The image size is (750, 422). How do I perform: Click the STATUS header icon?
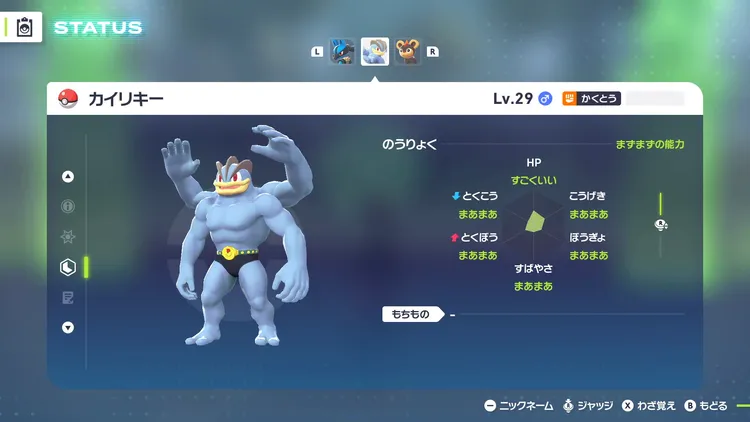pyautogui.click(x=25, y=28)
